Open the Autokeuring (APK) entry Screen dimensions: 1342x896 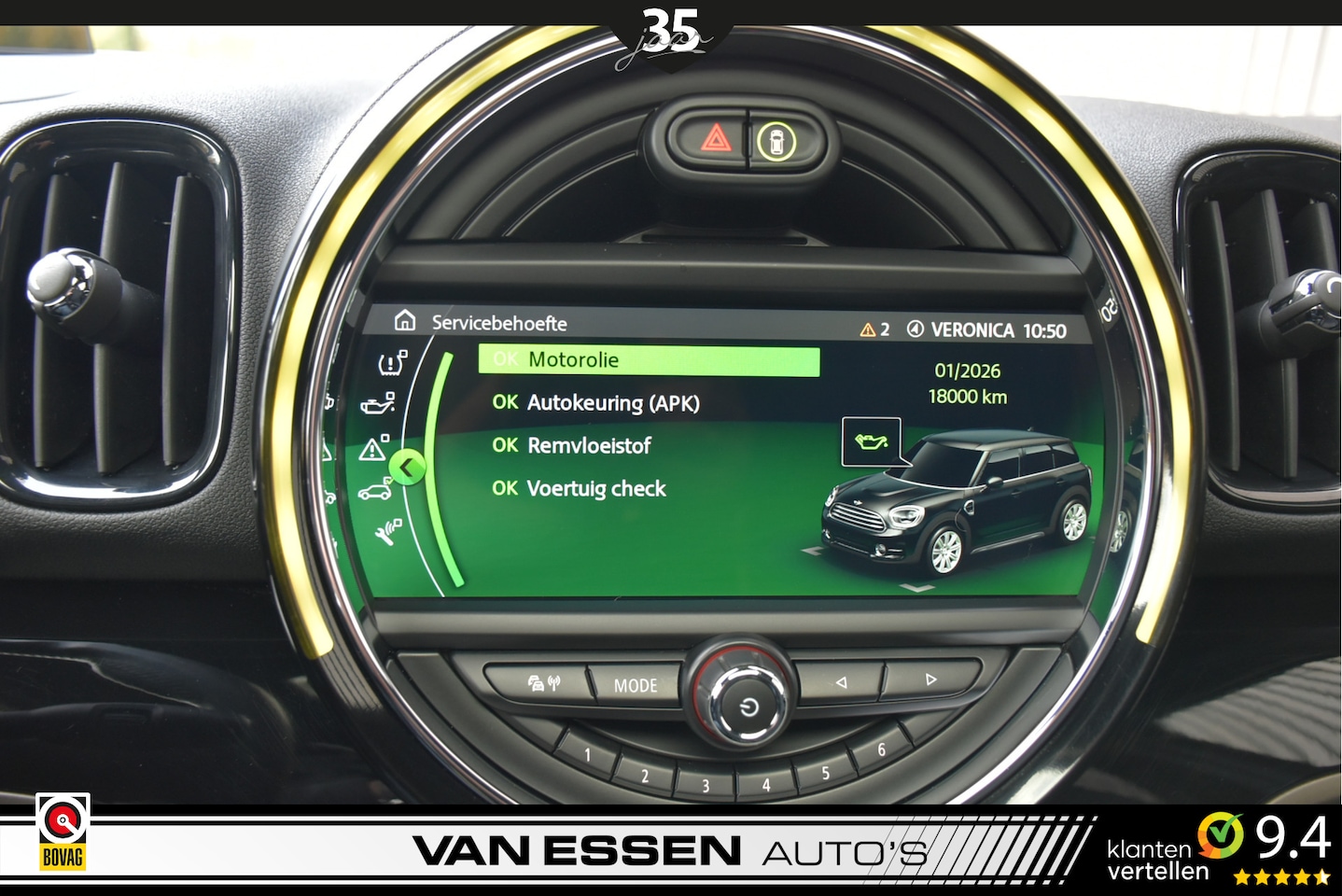[x=596, y=403]
